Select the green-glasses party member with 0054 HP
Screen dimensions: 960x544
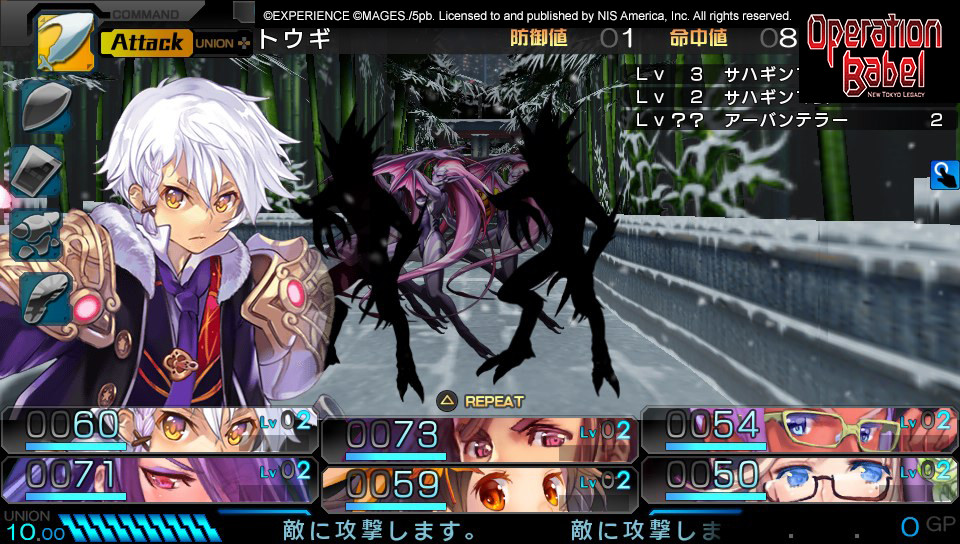[x=798, y=429]
